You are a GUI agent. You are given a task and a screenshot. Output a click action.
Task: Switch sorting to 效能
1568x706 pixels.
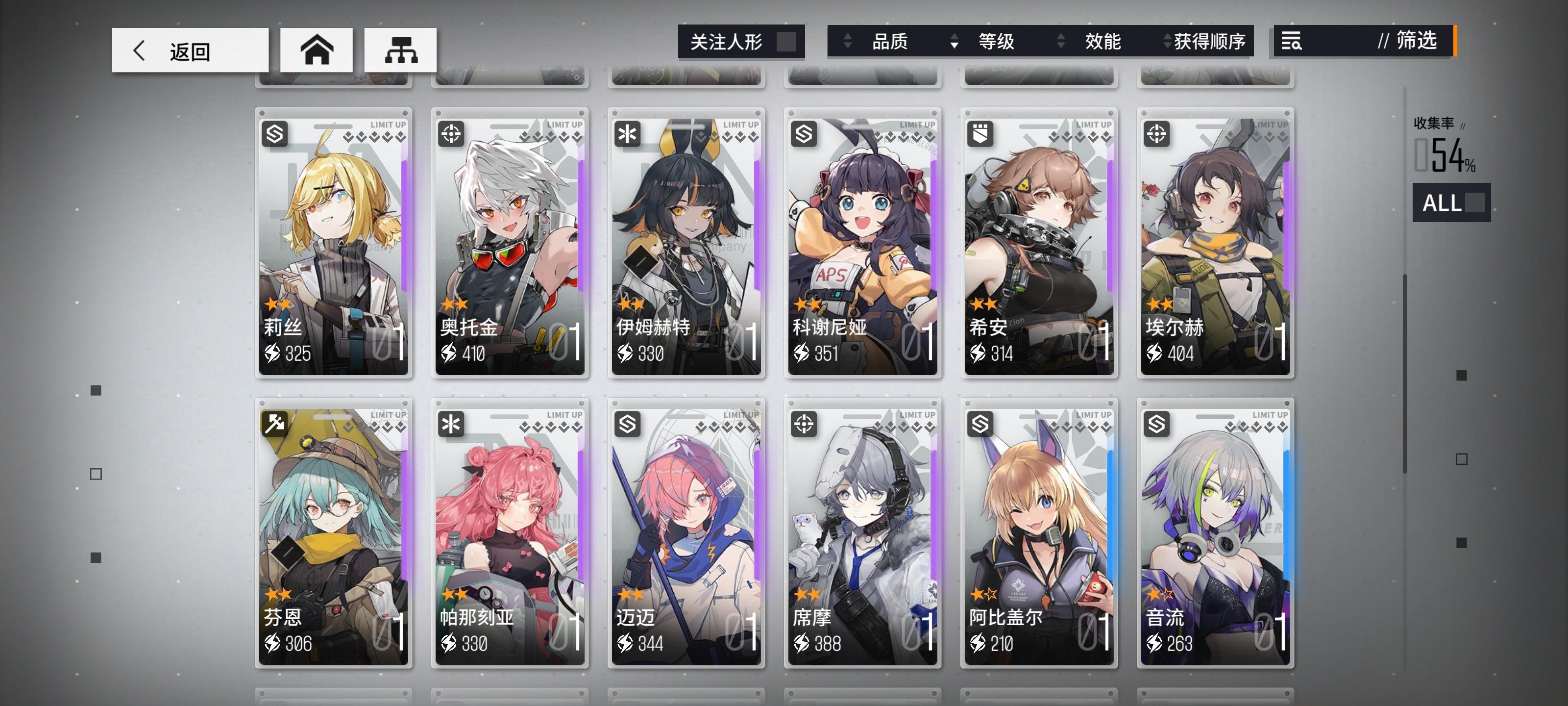1102,42
